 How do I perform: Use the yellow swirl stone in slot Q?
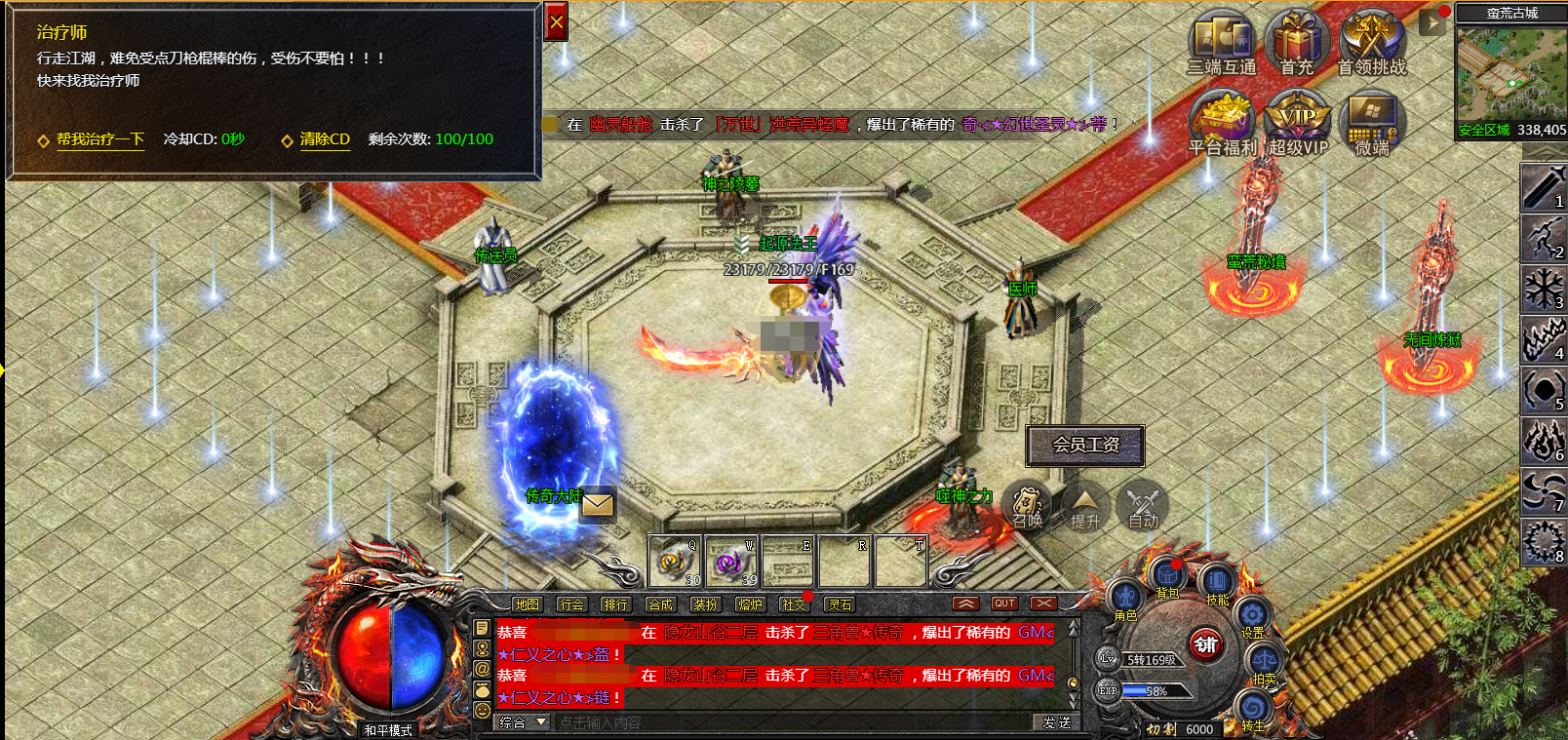(675, 562)
